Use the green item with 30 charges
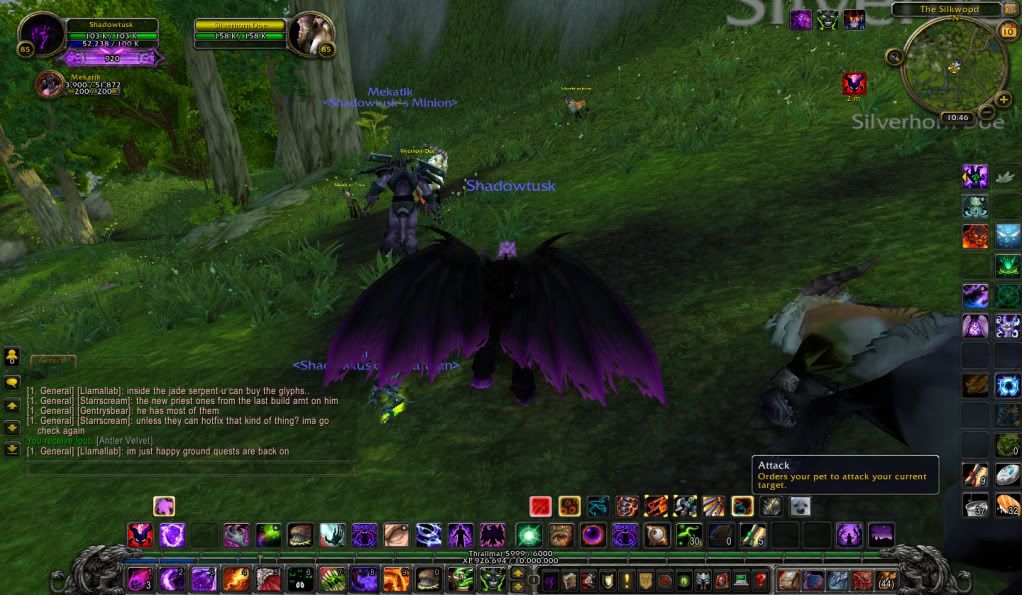 (689, 535)
